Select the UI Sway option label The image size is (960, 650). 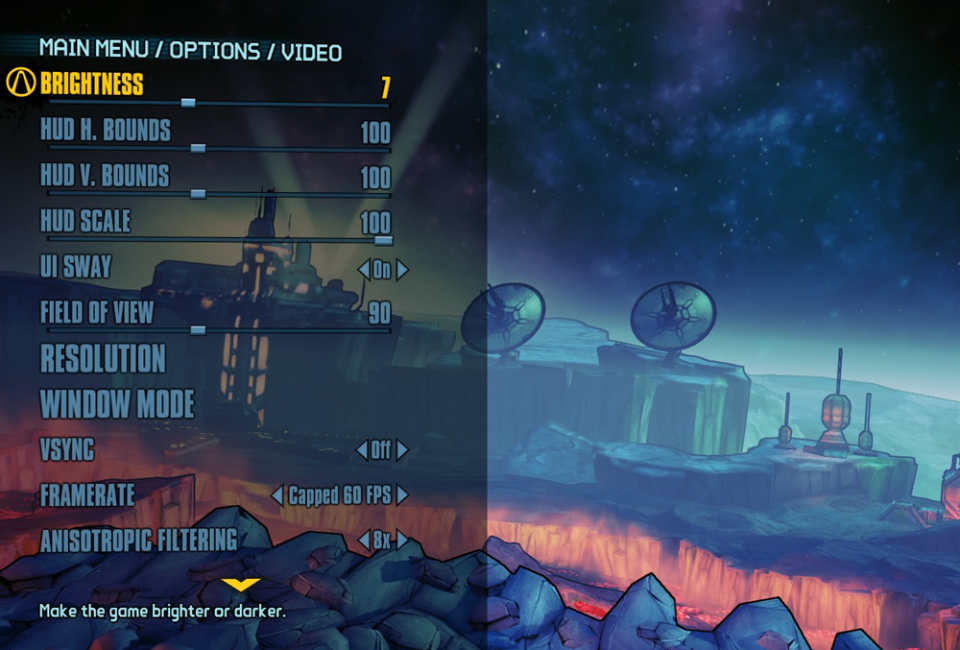tap(75, 267)
